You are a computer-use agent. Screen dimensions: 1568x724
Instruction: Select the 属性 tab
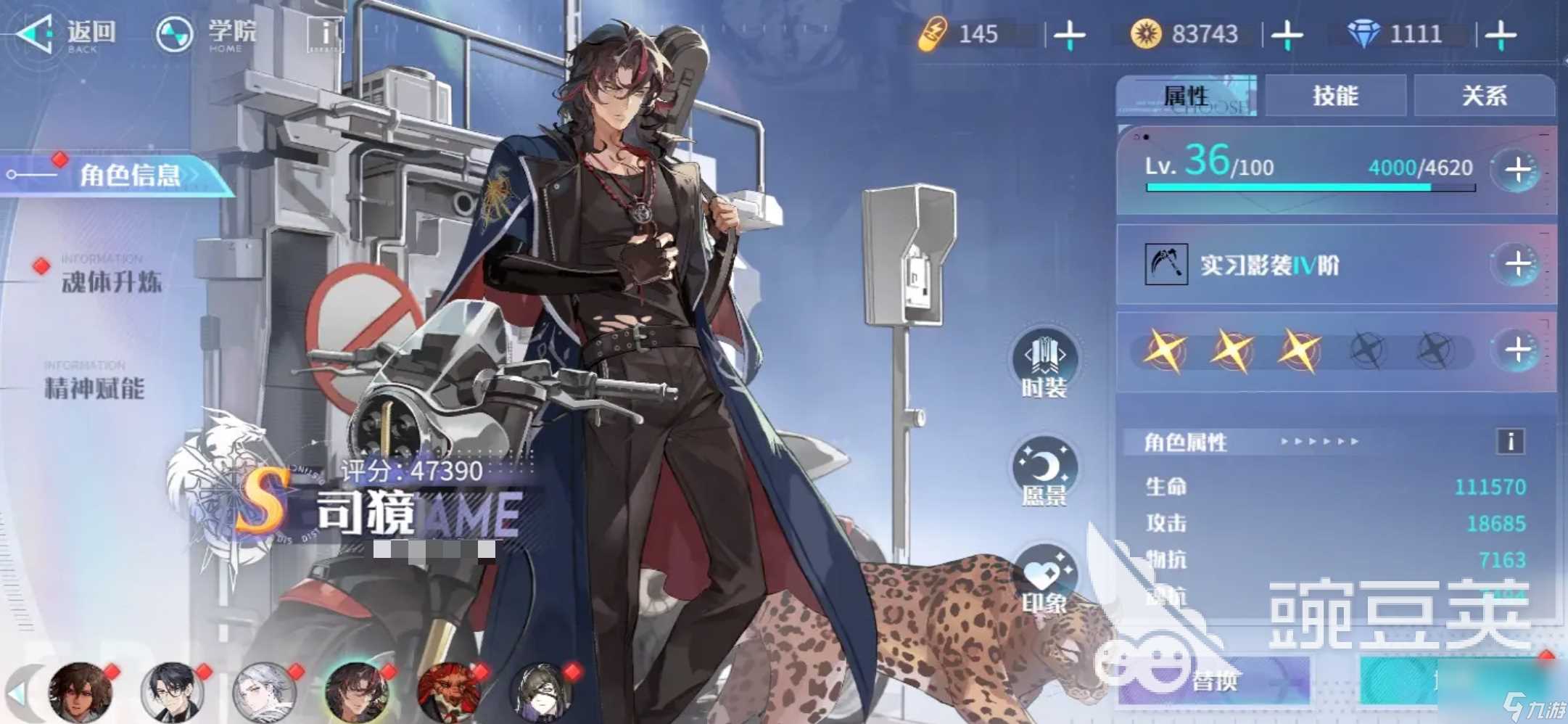[x=1187, y=96]
